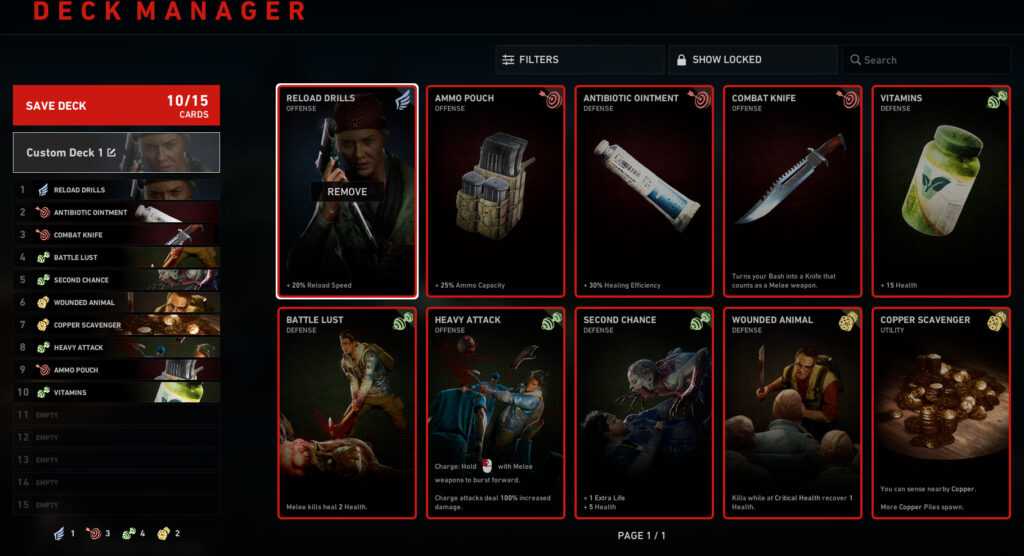This screenshot has width=1024, height=556.
Task: Click the Save Deck button
Action: pos(116,106)
